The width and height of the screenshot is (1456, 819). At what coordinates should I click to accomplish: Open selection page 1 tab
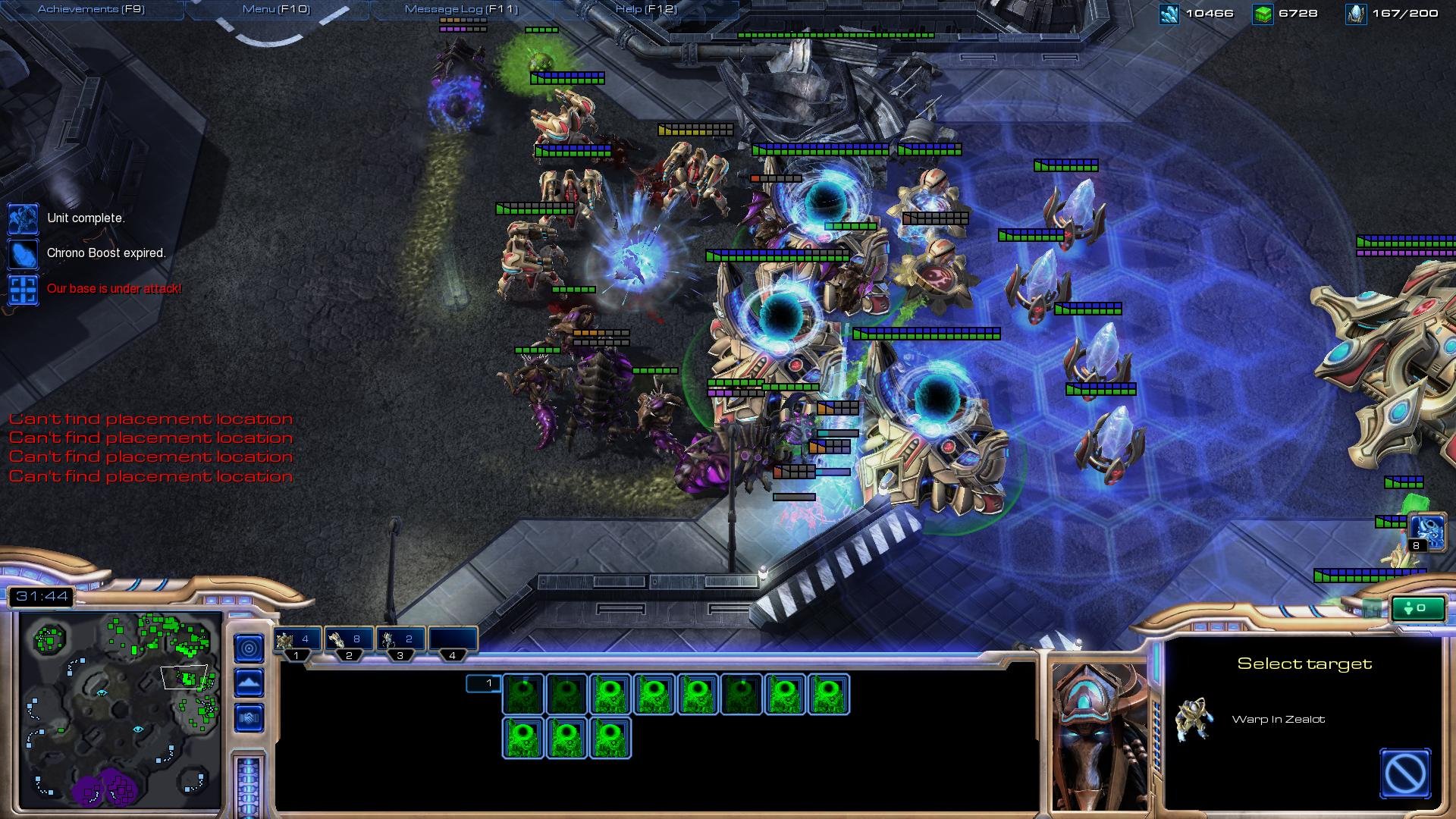pyautogui.click(x=483, y=683)
